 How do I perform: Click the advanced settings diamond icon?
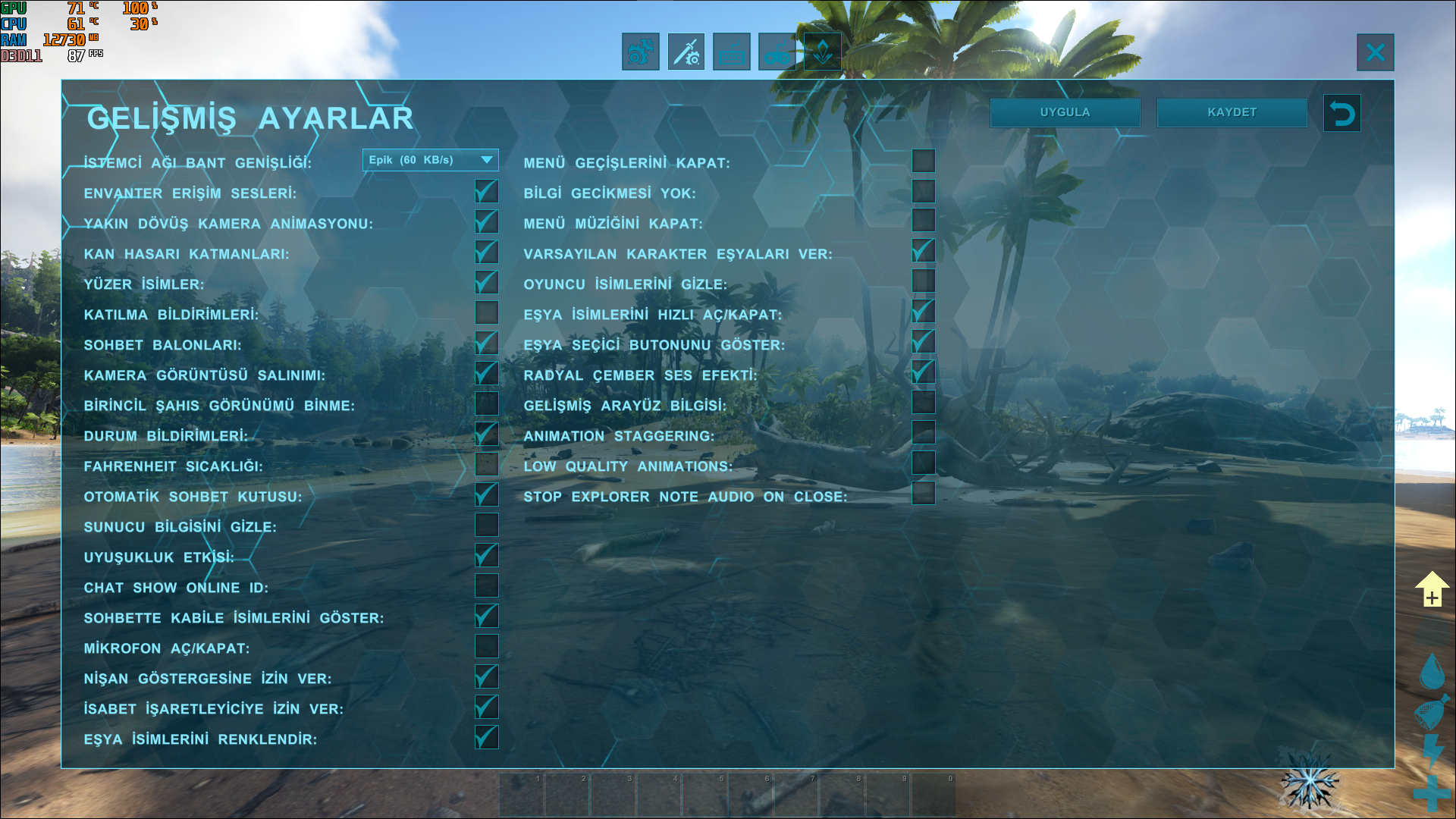(822, 52)
